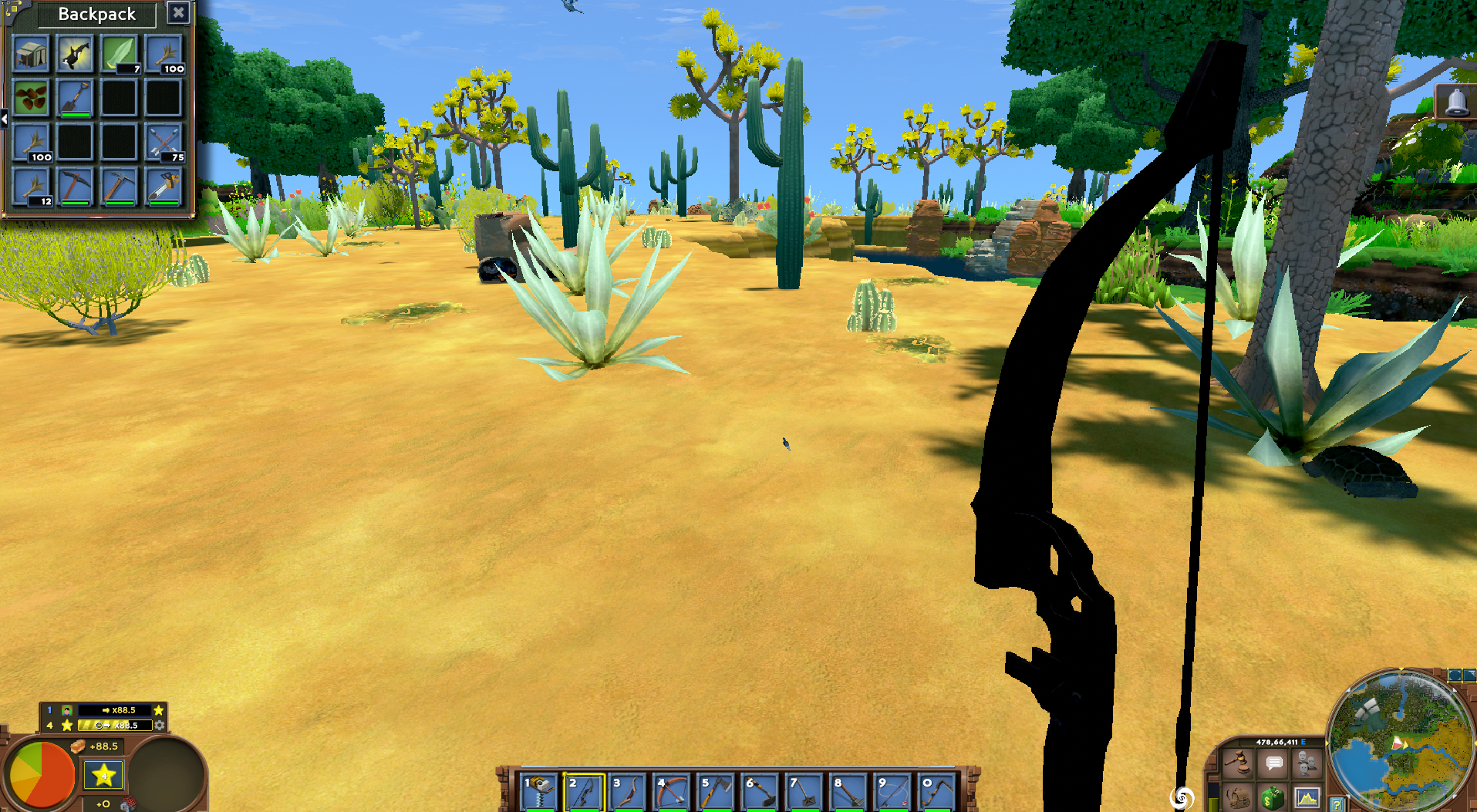1477x812 pixels.
Task: Open the gavel laws menu
Action: (x=1238, y=763)
